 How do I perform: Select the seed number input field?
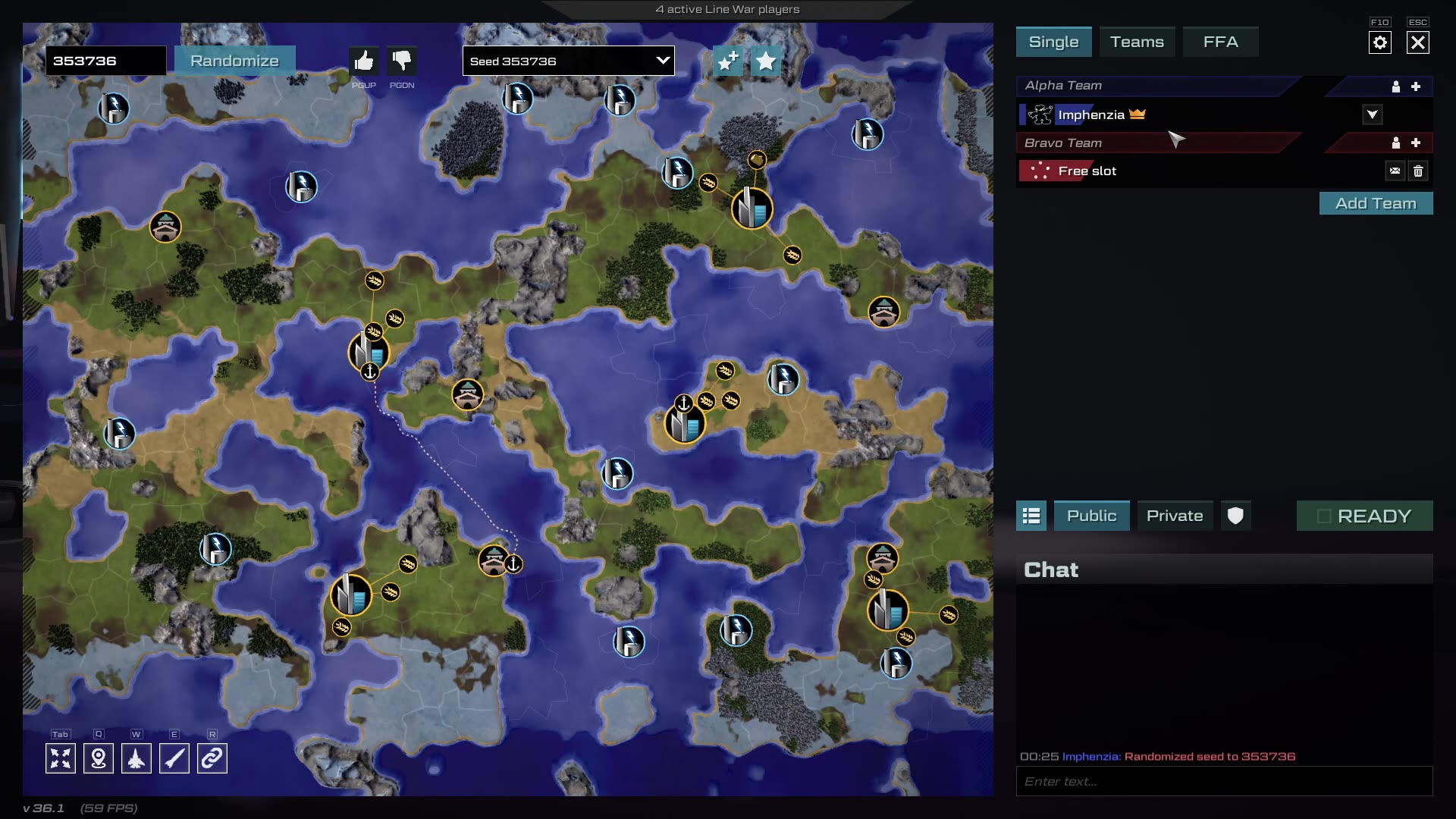coord(105,61)
